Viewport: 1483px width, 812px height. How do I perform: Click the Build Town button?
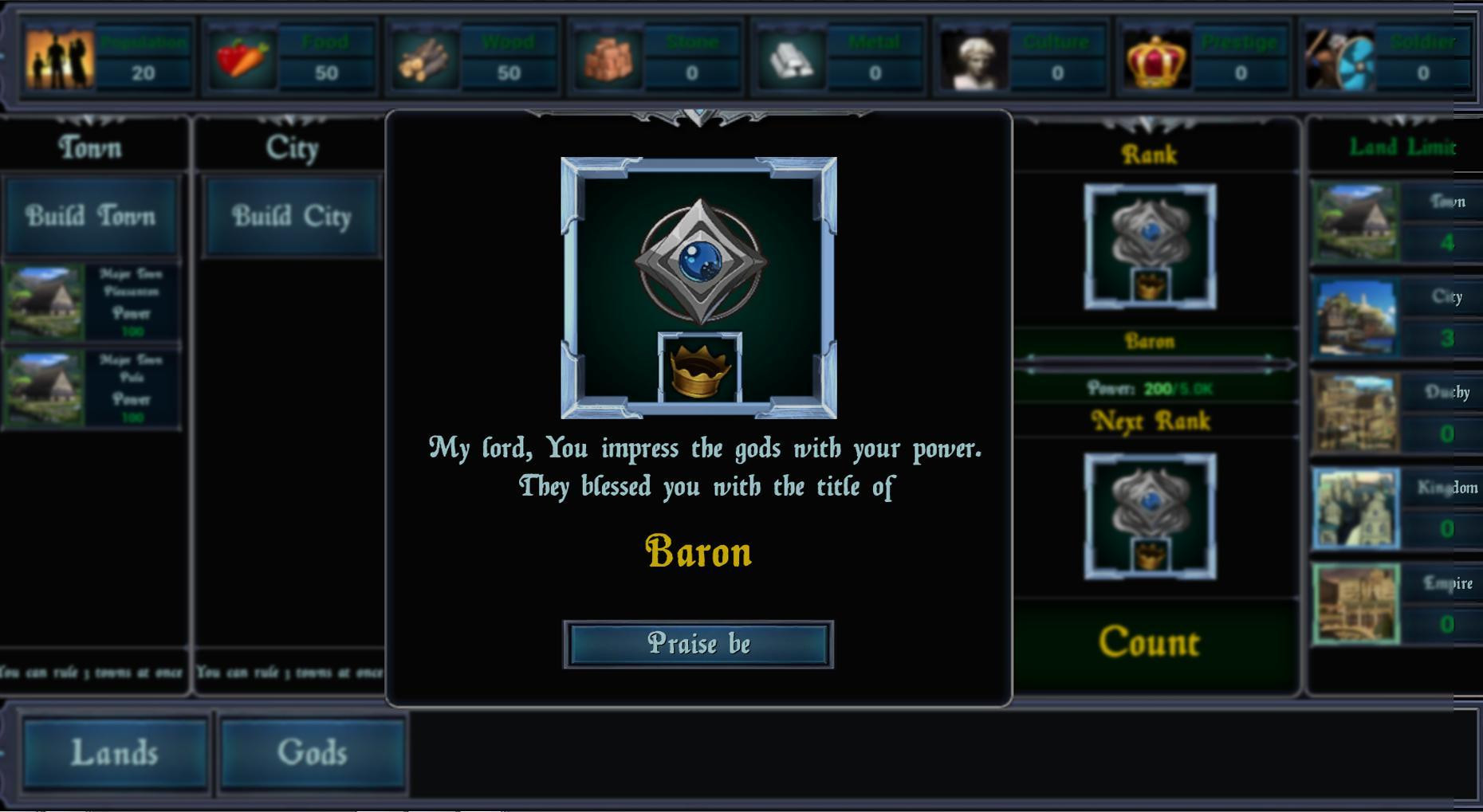(91, 217)
